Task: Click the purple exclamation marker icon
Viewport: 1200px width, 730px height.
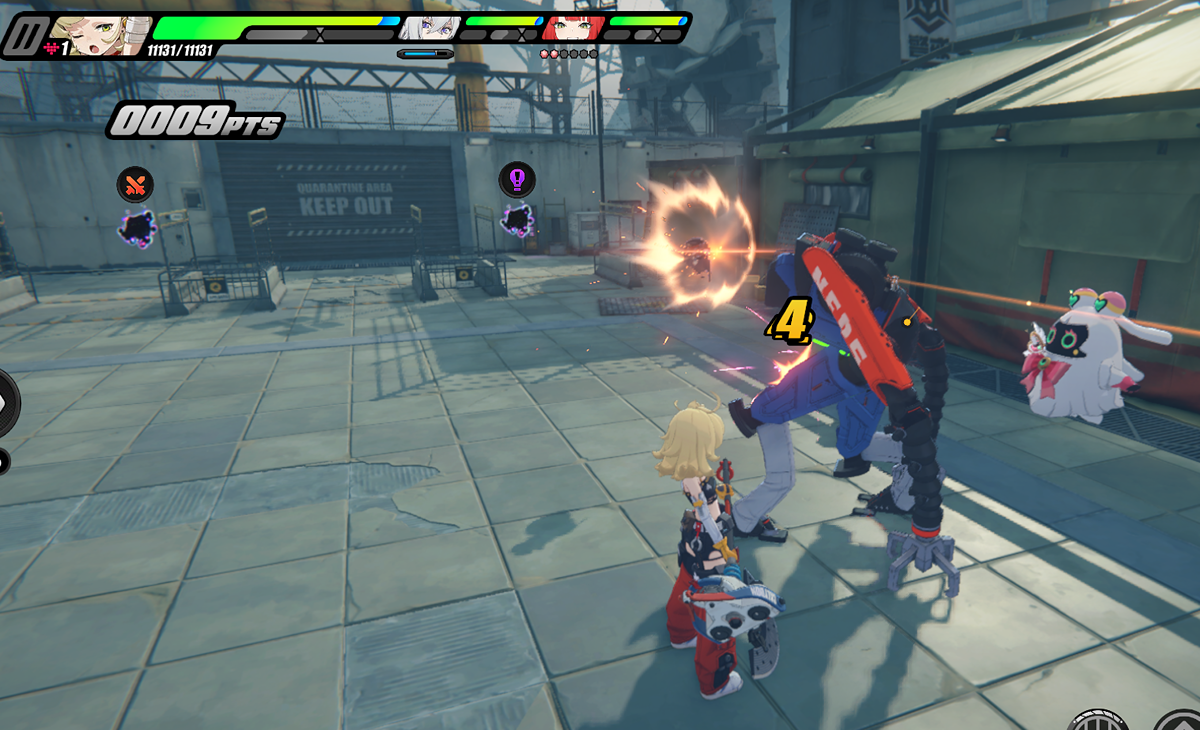Action: click(517, 180)
